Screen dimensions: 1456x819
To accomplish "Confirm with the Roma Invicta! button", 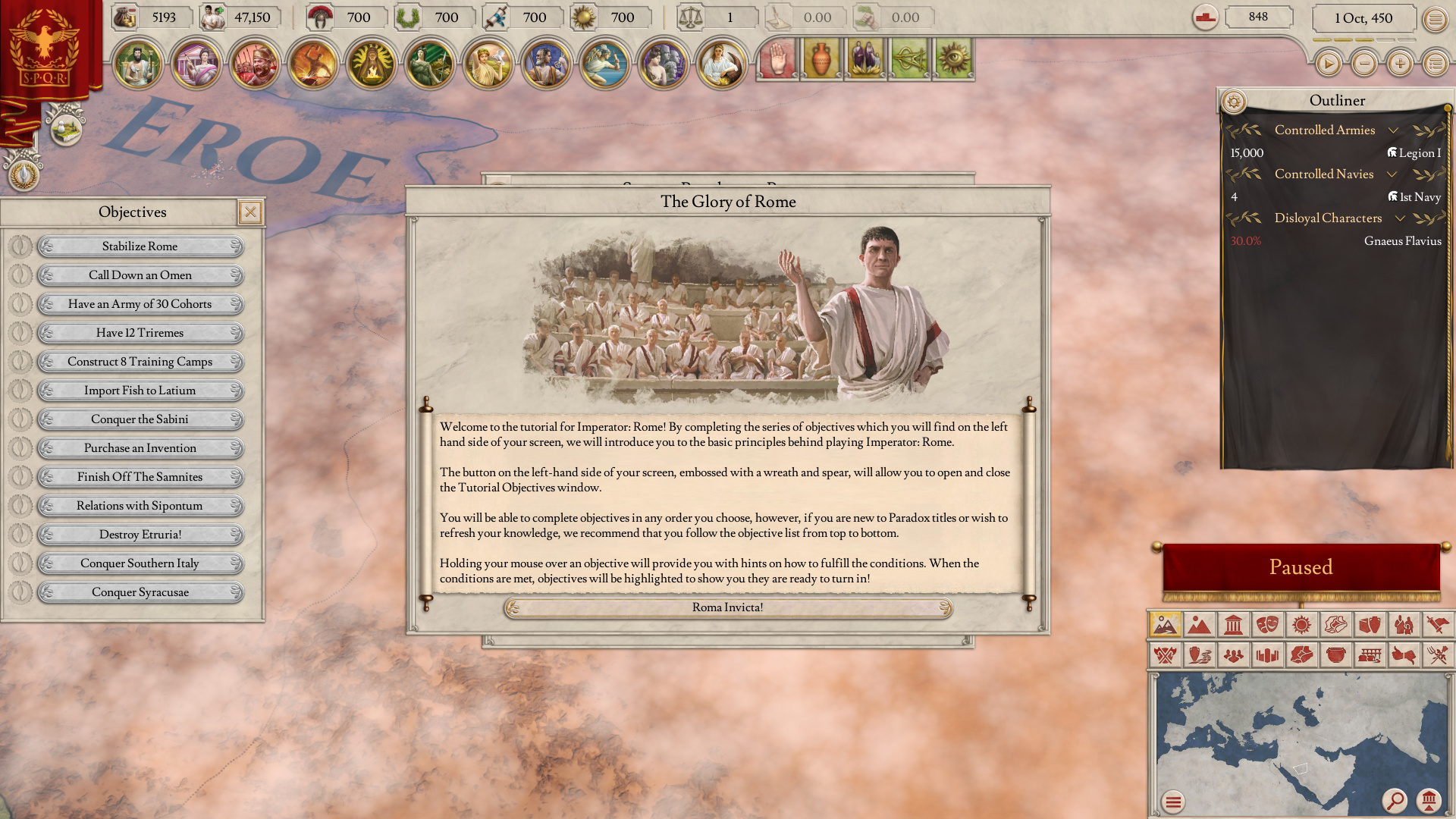I will pyautogui.click(x=727, y=607).
